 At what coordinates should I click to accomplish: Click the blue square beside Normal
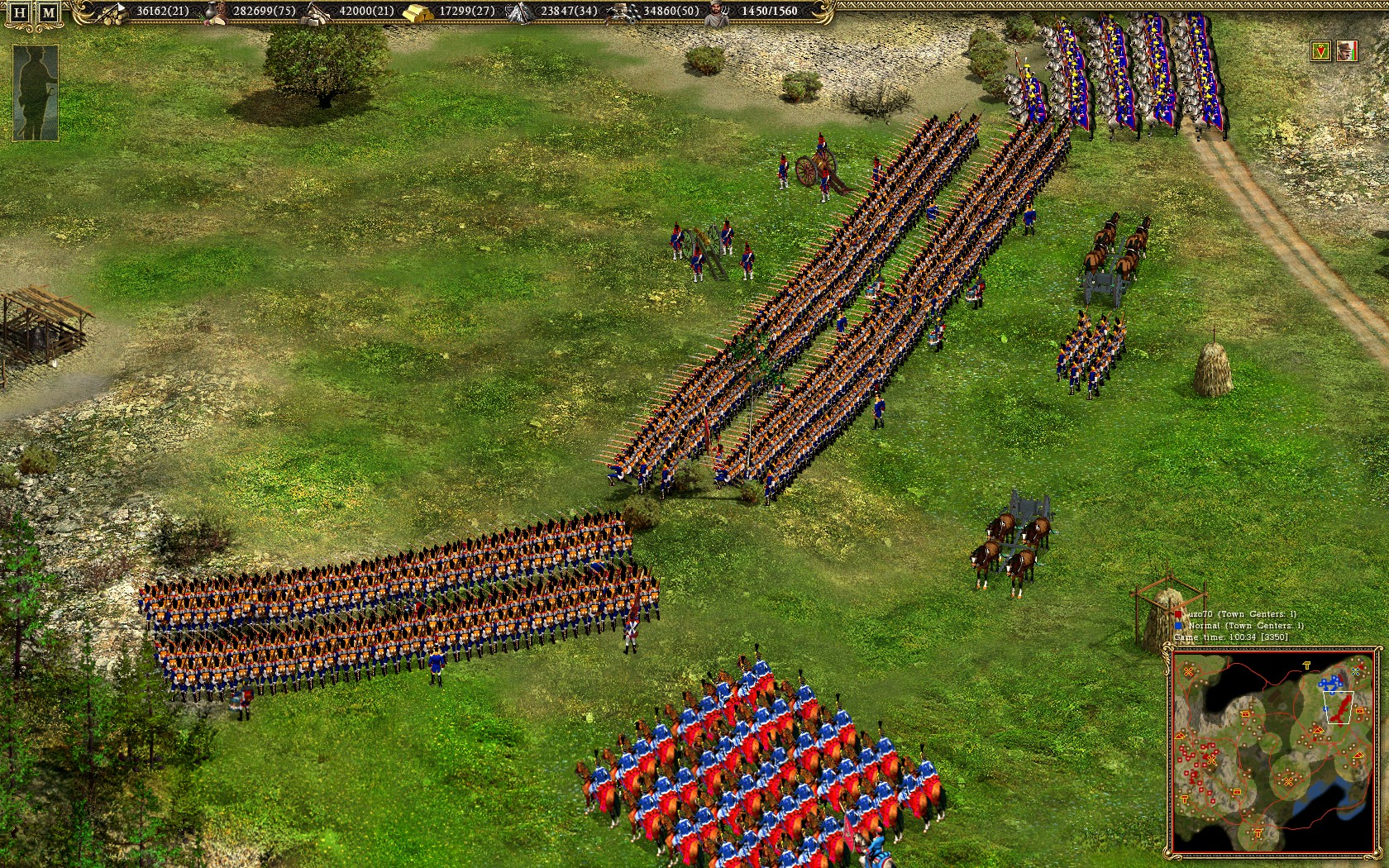pos(1177,626)
